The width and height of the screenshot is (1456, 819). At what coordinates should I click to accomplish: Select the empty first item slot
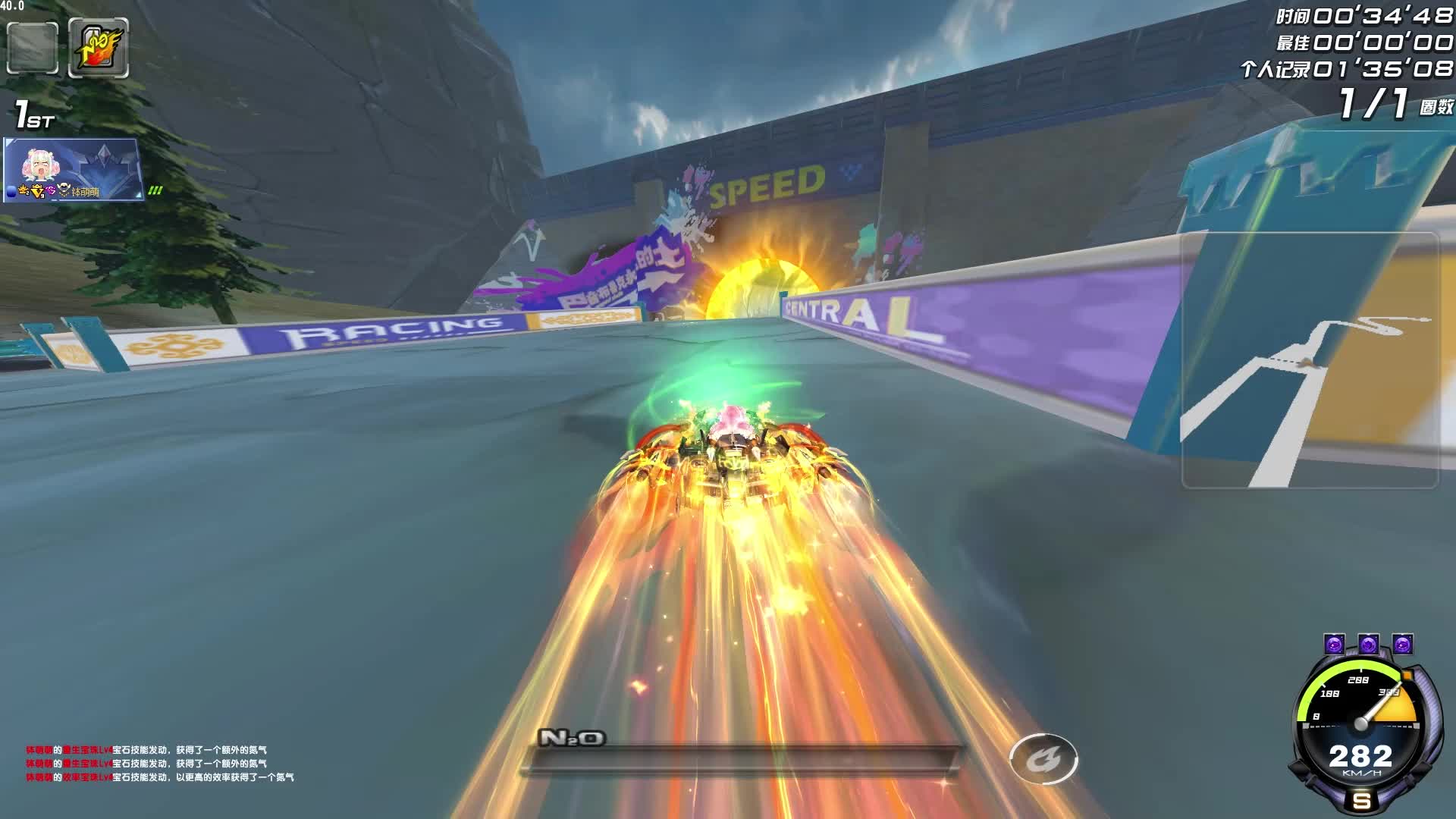click(33, 48)
